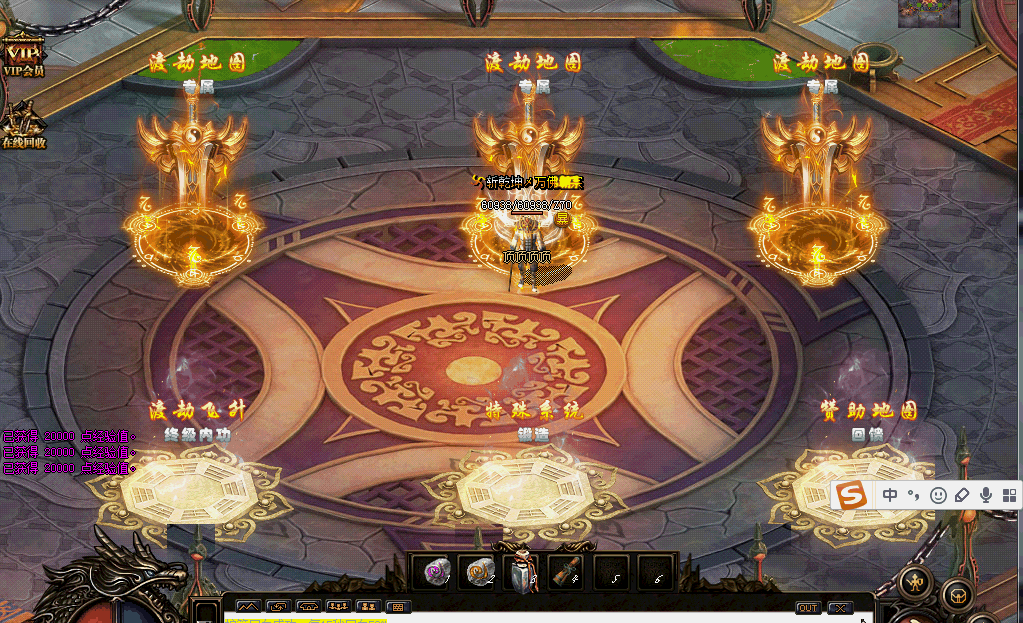Click the grid-pattern chat bar button
1023x623 pixels.
398,607
